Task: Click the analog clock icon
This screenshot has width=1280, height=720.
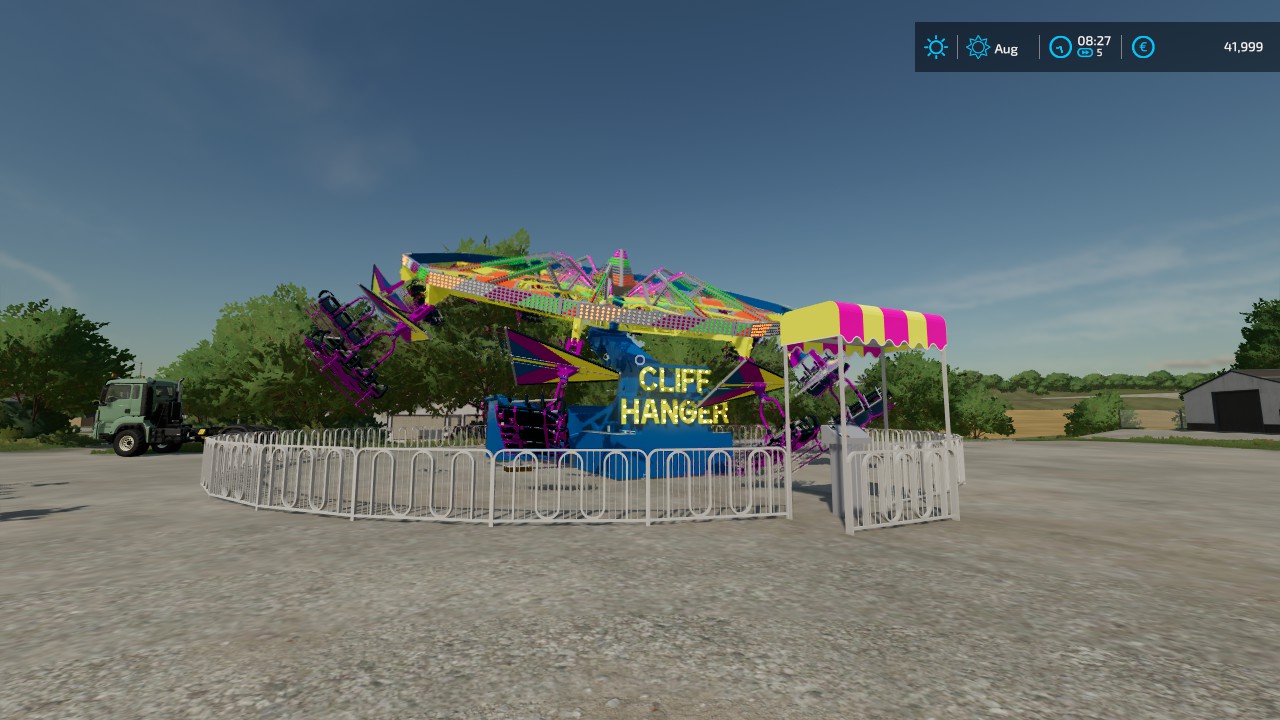Action: [1060, 46]
